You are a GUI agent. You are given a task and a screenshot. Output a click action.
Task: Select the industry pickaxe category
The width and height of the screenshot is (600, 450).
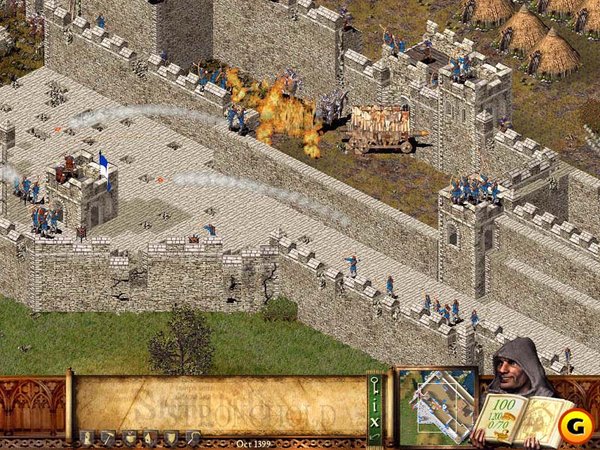(x=109, y=437)
